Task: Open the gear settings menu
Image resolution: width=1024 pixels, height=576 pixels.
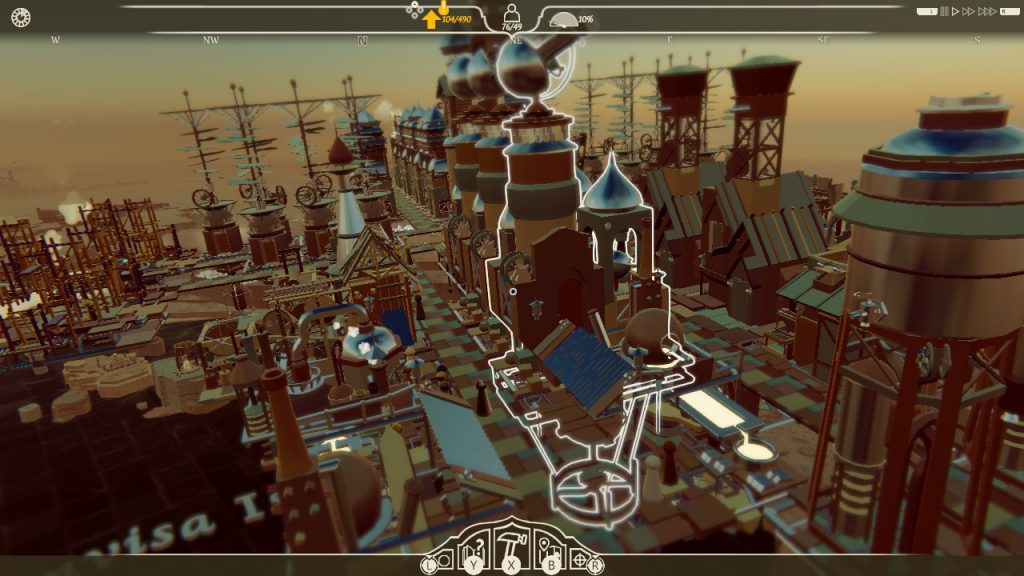Action: 20,17
